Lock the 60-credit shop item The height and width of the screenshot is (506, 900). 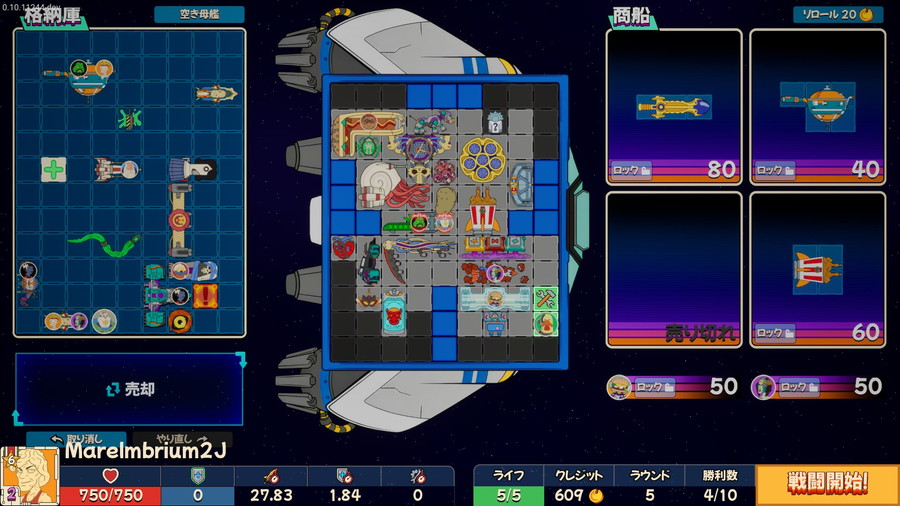click(776, 333)
